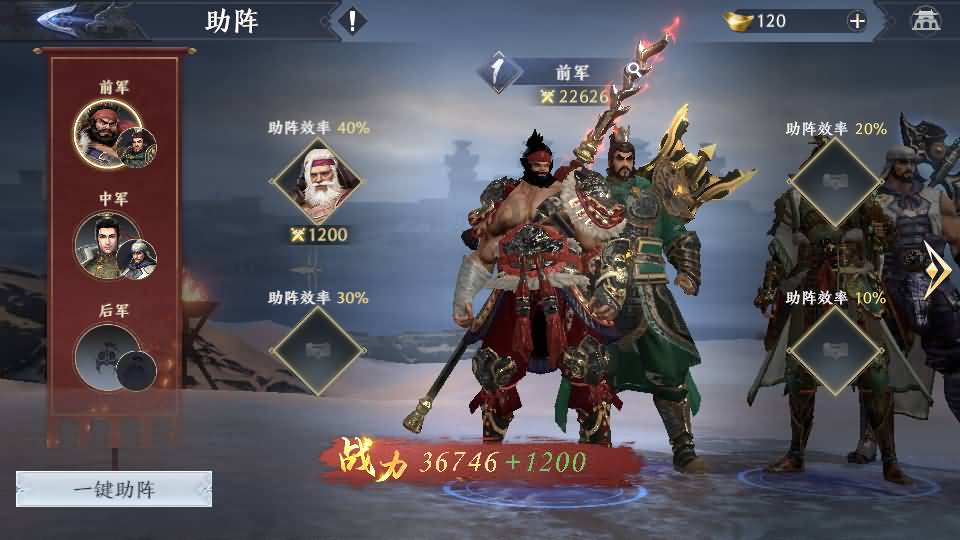Select the white-bearded general assist slot
This screenshot has height=540, width=960.
[318, 183]
